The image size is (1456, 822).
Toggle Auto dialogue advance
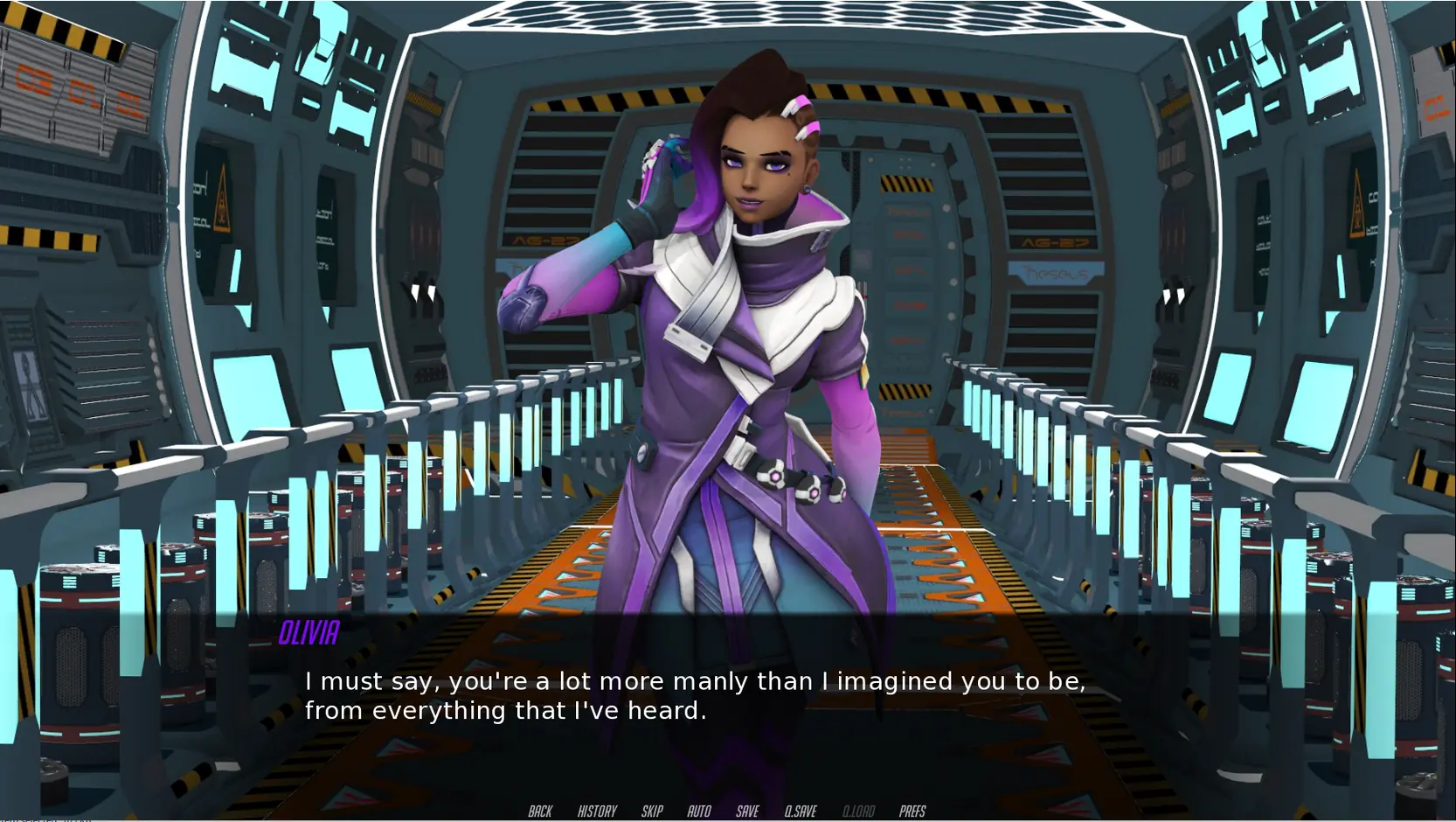pyautogui.click(x=699, y=812)
